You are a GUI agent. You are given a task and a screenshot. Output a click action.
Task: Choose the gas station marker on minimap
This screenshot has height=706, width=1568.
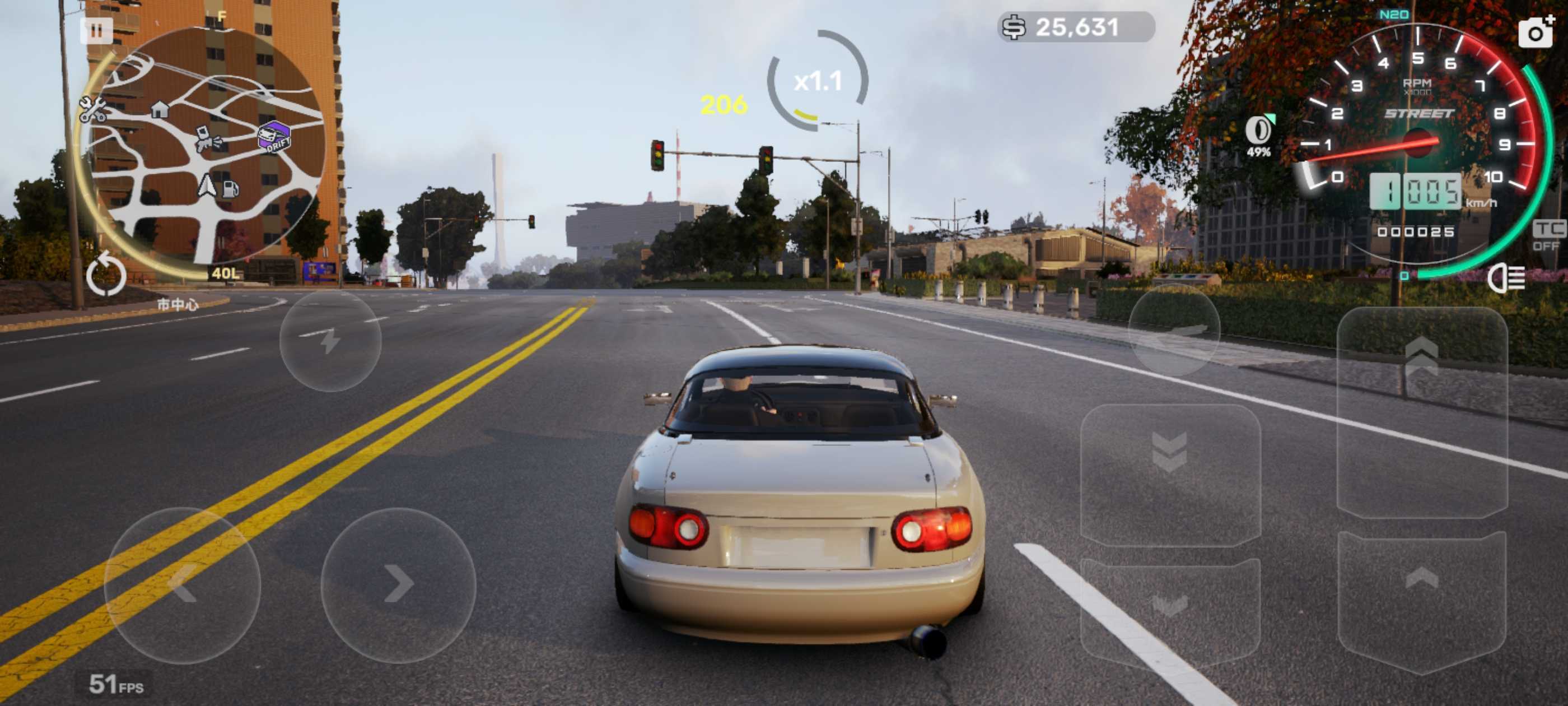(230, 189)
